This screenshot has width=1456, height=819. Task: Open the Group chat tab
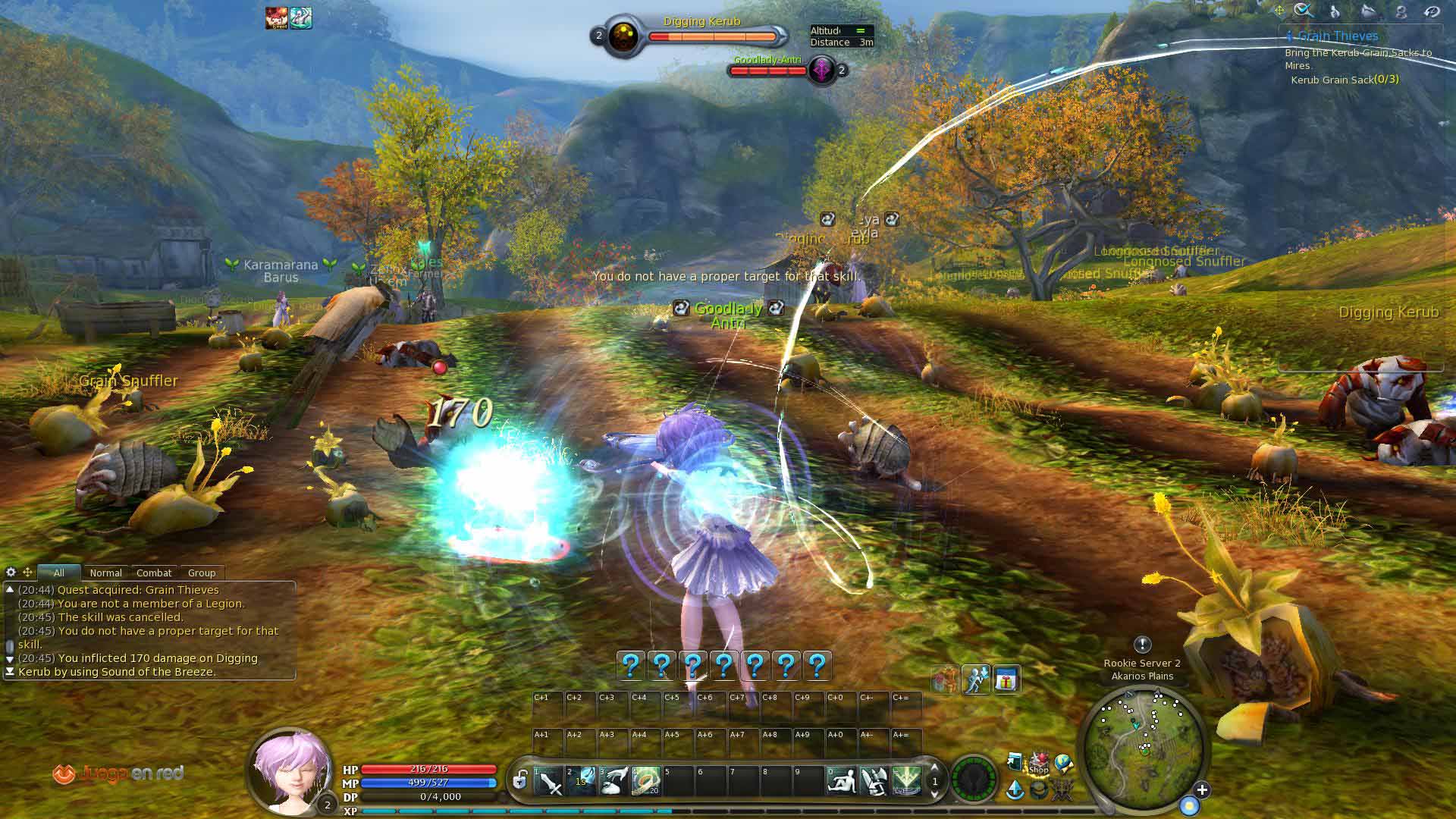[202, 573]
